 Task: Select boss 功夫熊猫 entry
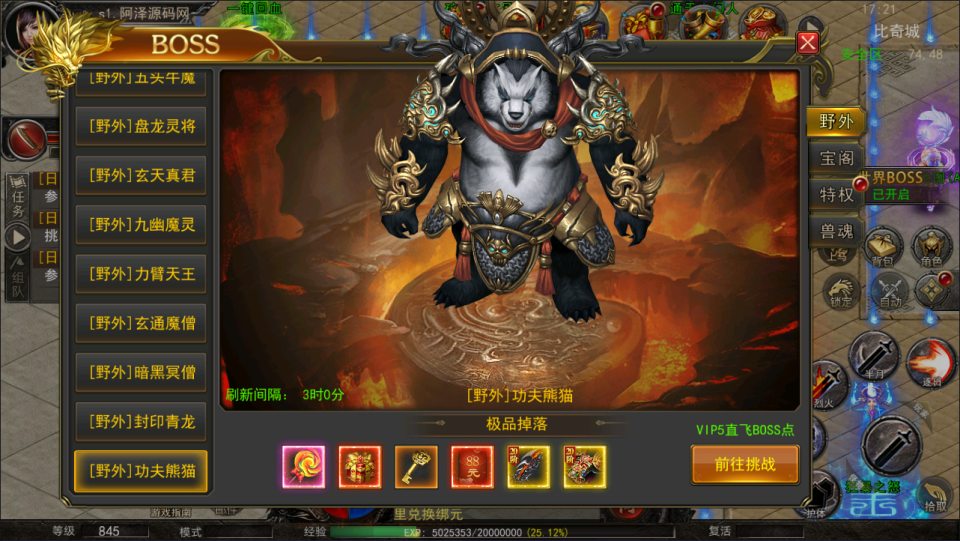pyautogui.click(x=141, y=470)
